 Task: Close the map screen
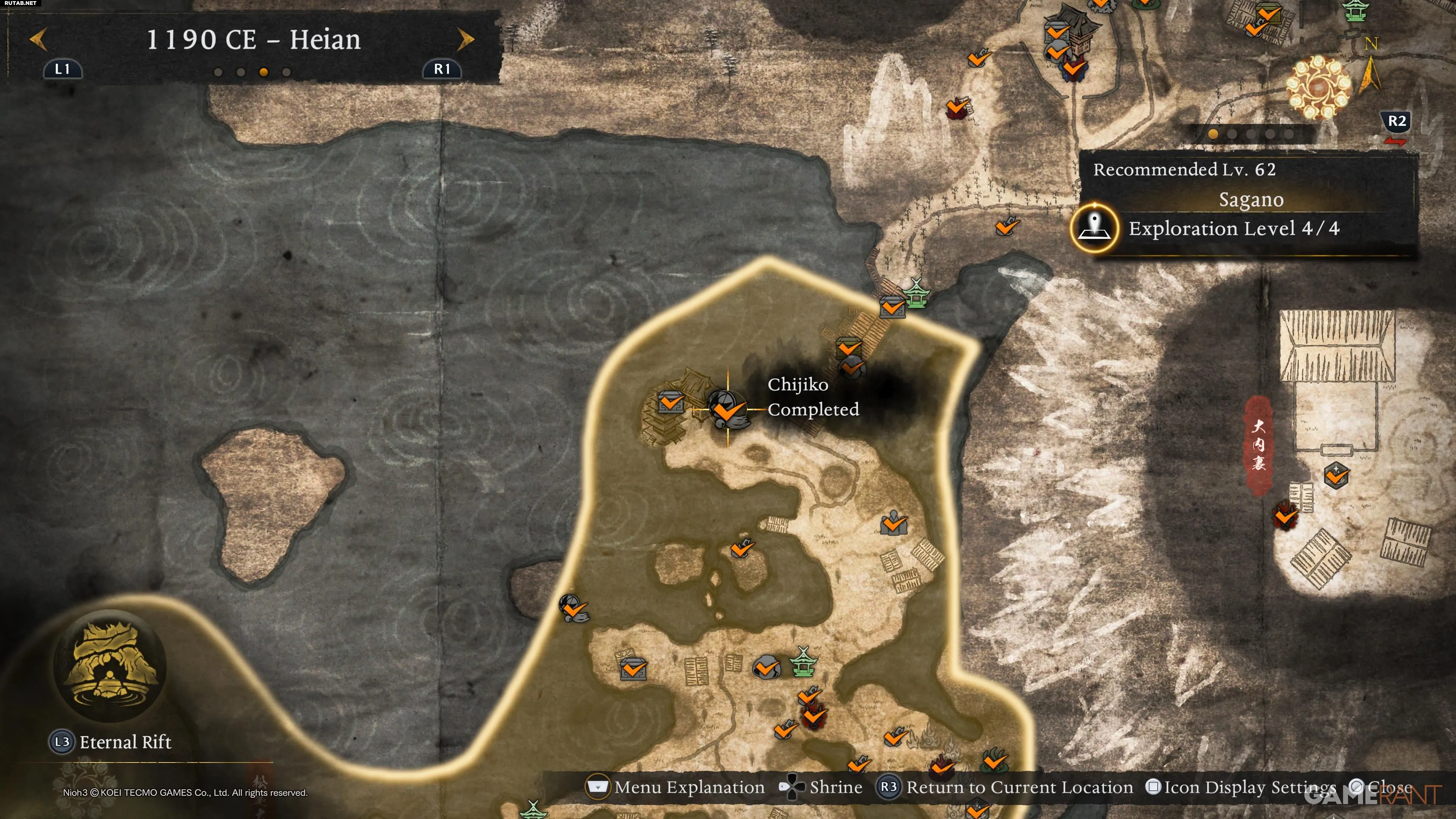(1381, 787)
